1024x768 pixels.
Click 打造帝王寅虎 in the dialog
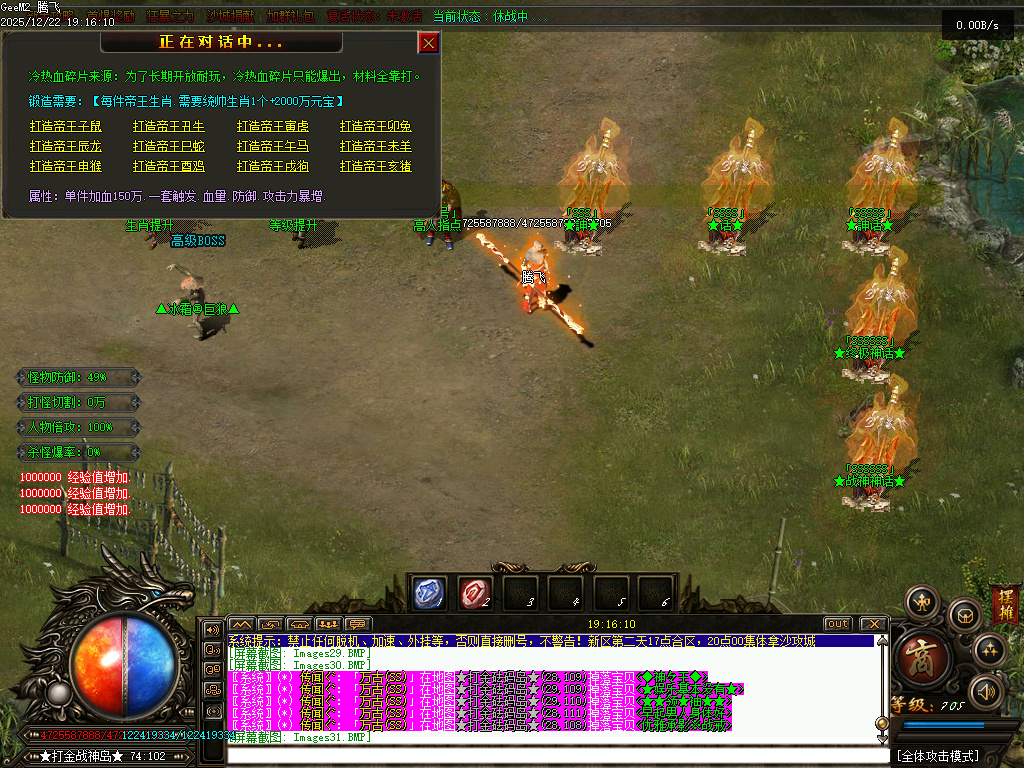(273, 126)
